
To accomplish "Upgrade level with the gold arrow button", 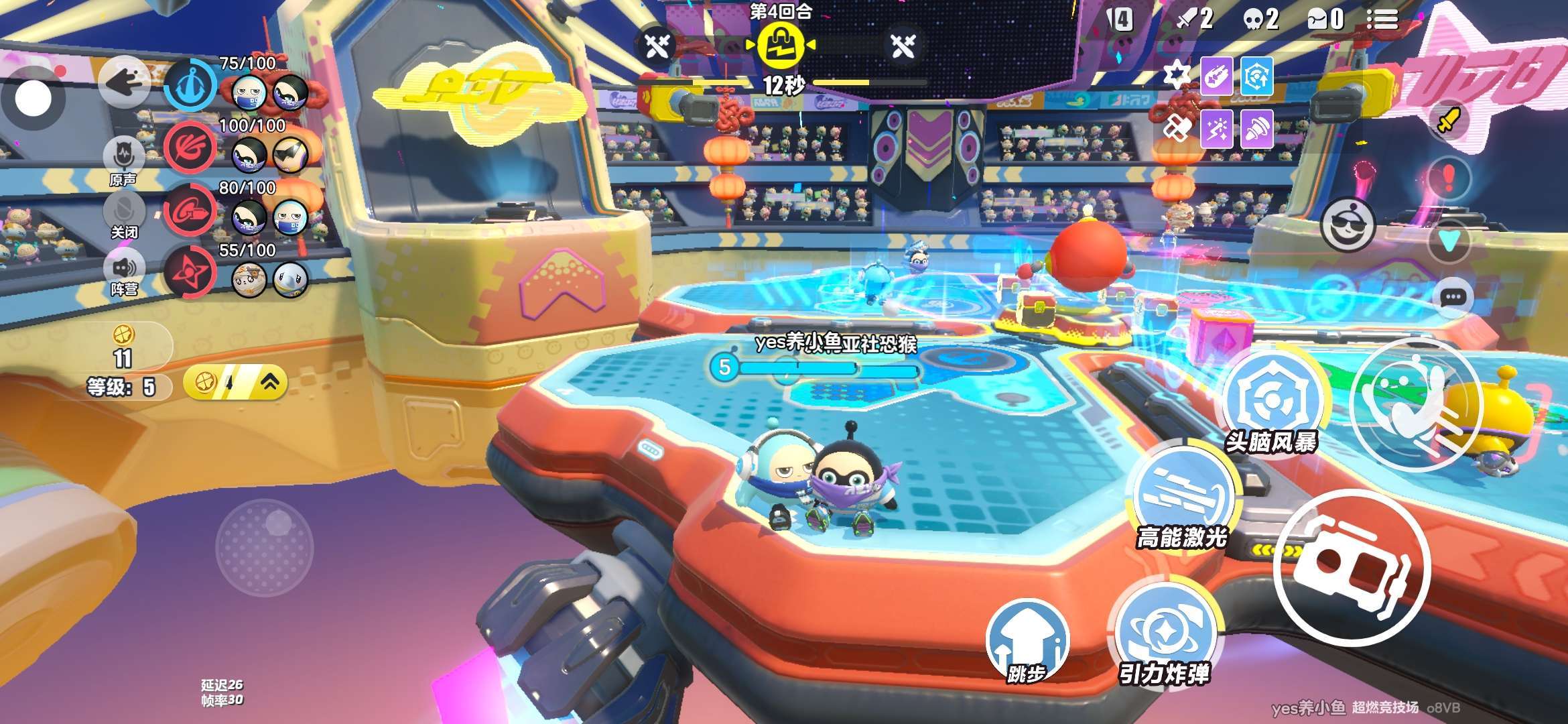I will click(235, 383).
